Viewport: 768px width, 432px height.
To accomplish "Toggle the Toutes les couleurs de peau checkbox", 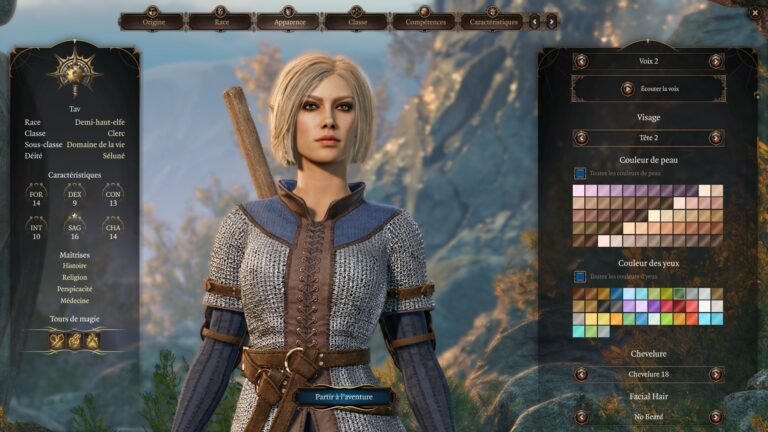I will pyautogui.click(x=579, y=173).
